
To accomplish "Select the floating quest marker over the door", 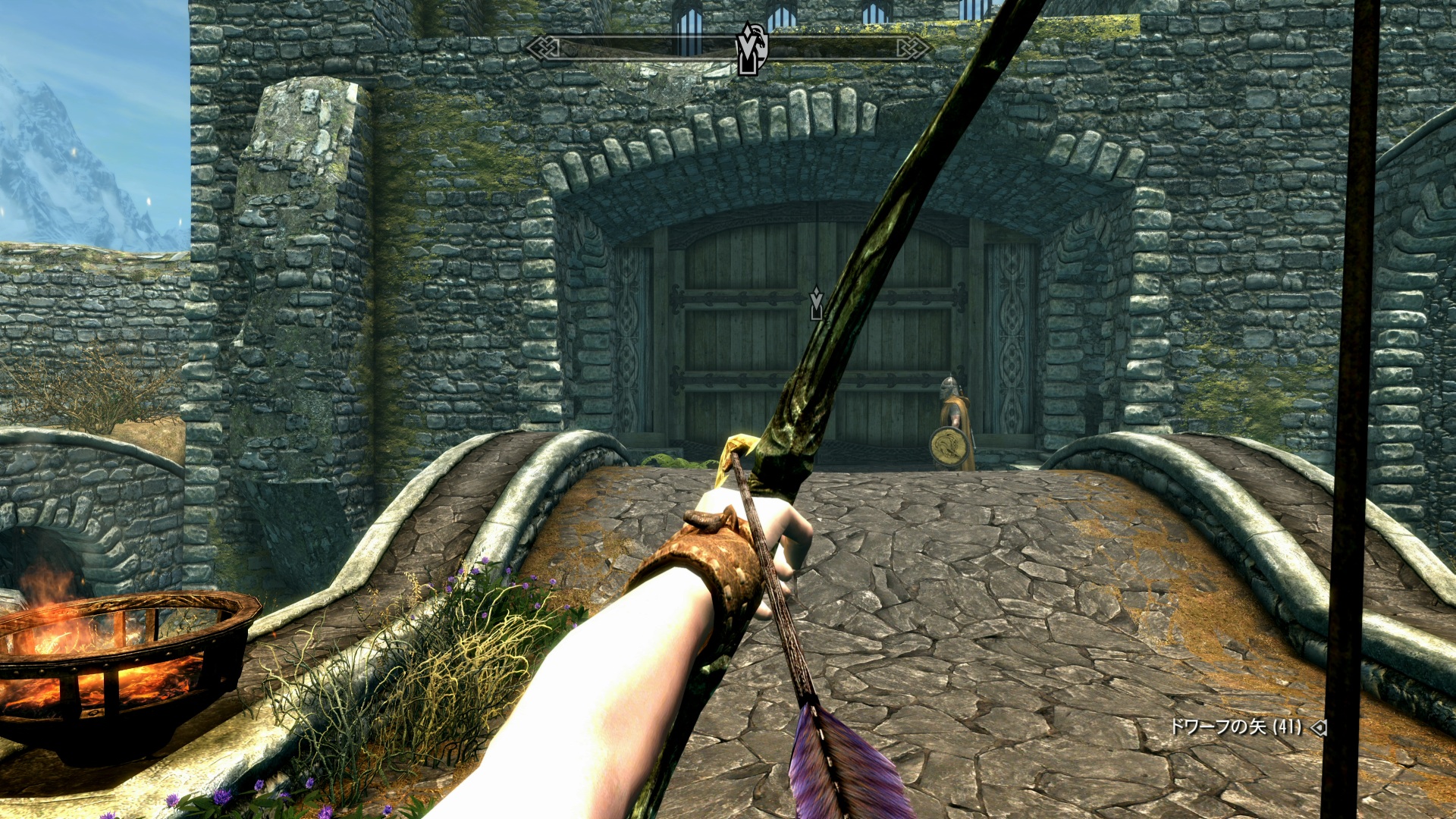I will [x=816, y=303].
